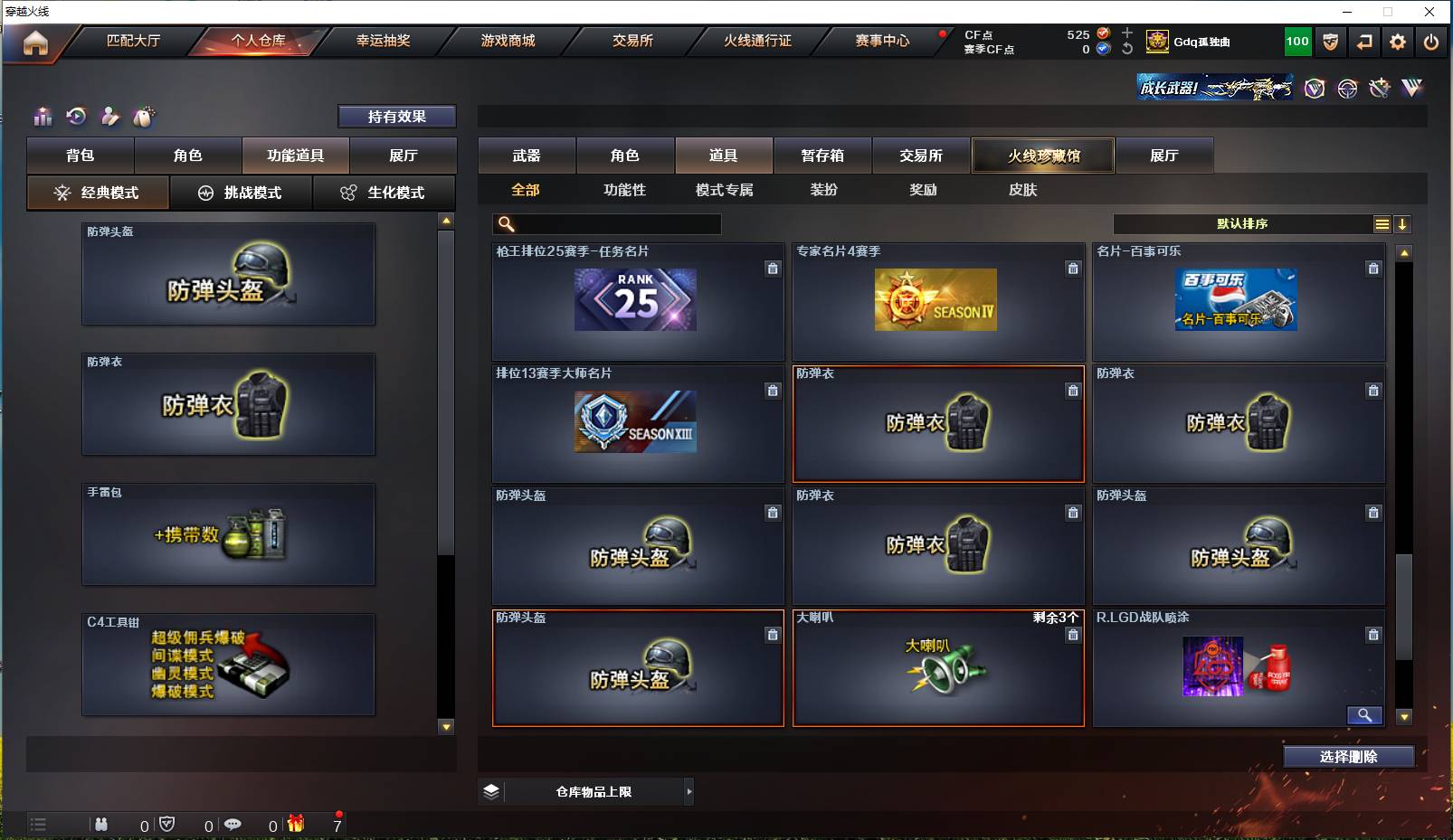This screenshot has height=840, width=1453.
Task: Click the 持有效果 button
Action: point(397,116)
